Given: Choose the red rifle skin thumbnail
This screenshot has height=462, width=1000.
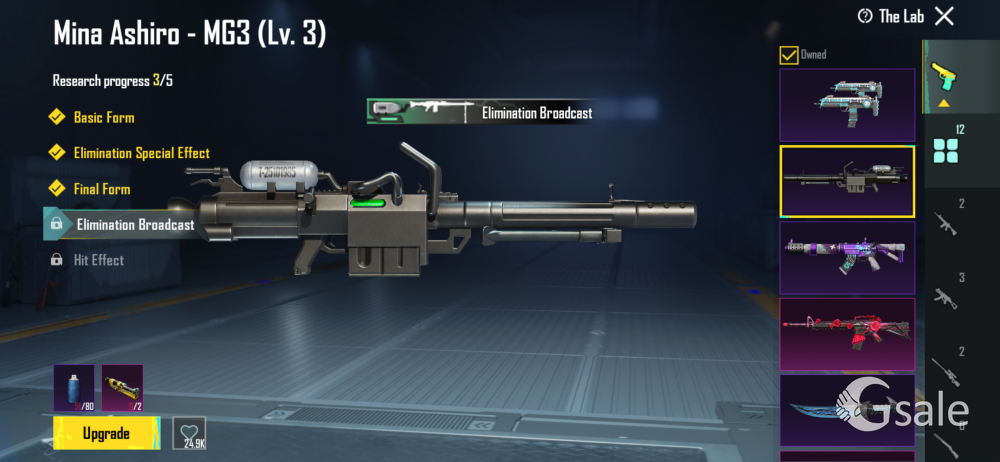Looking at the screenshot, I should click(x=847, y=334).
